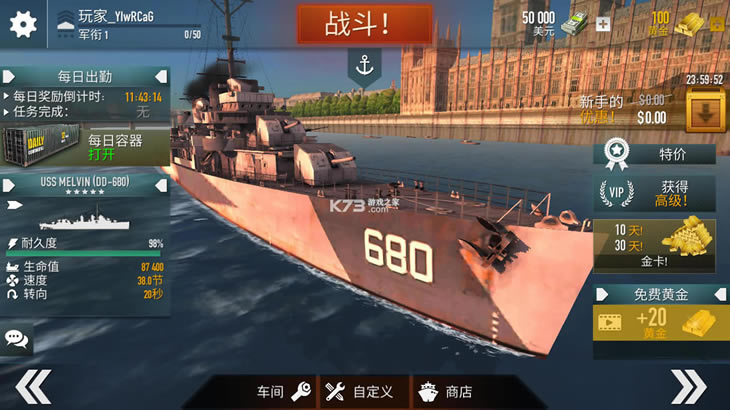Switch to previous ship with left arrows
Screen dimensions: 730x410
click(x=32, y=386)
